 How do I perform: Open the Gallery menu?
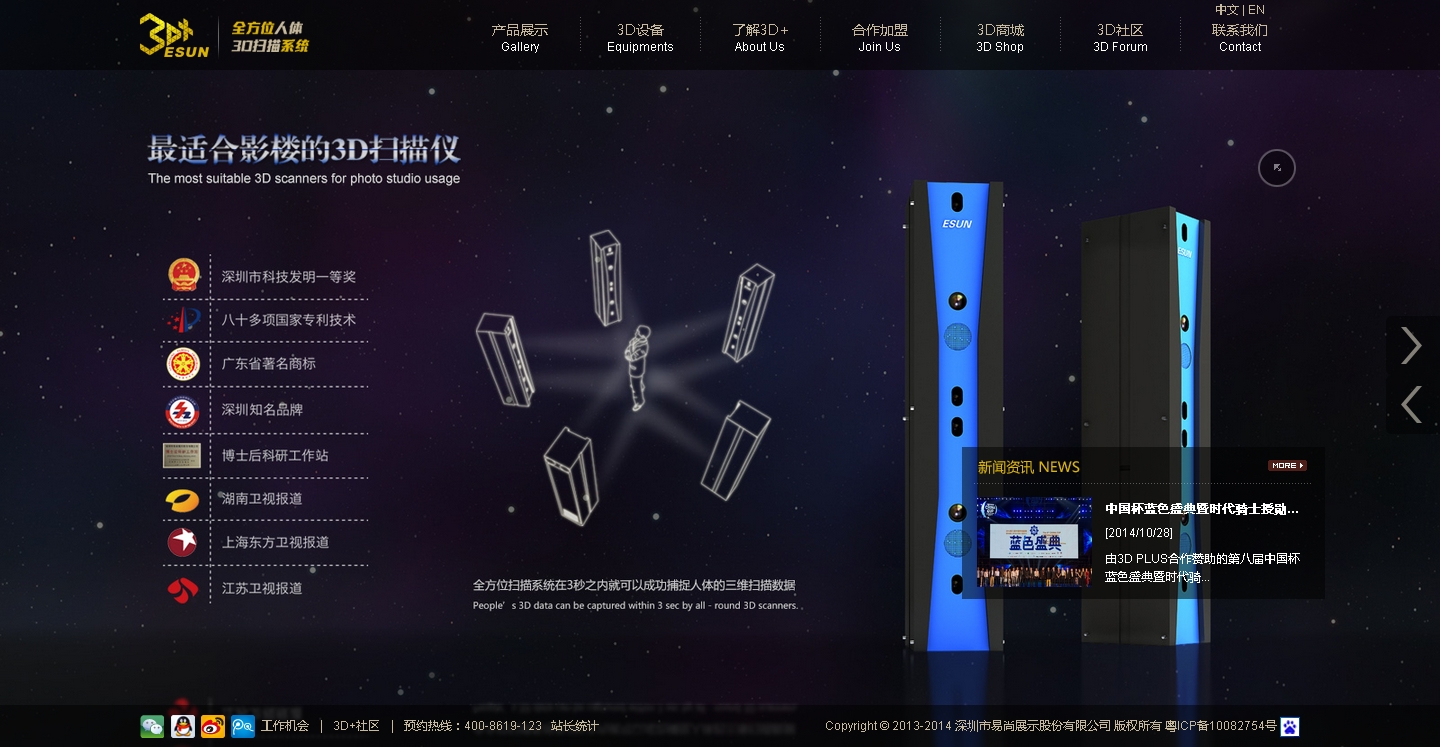[520, 38]
